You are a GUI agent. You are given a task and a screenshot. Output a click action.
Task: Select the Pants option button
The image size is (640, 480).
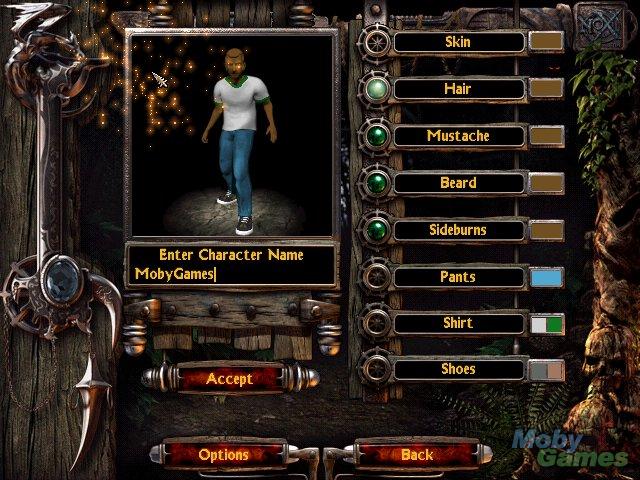(458, 277)
